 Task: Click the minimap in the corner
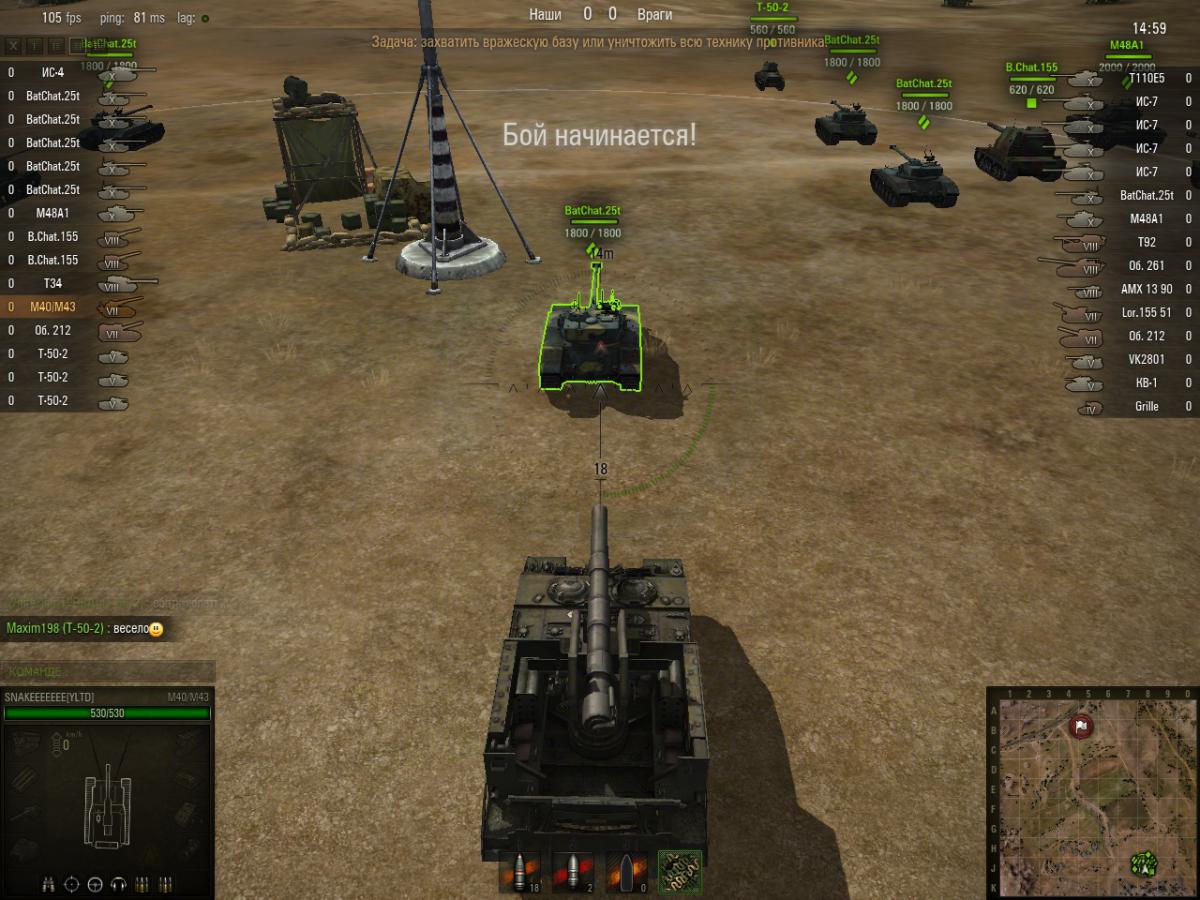1092,791
